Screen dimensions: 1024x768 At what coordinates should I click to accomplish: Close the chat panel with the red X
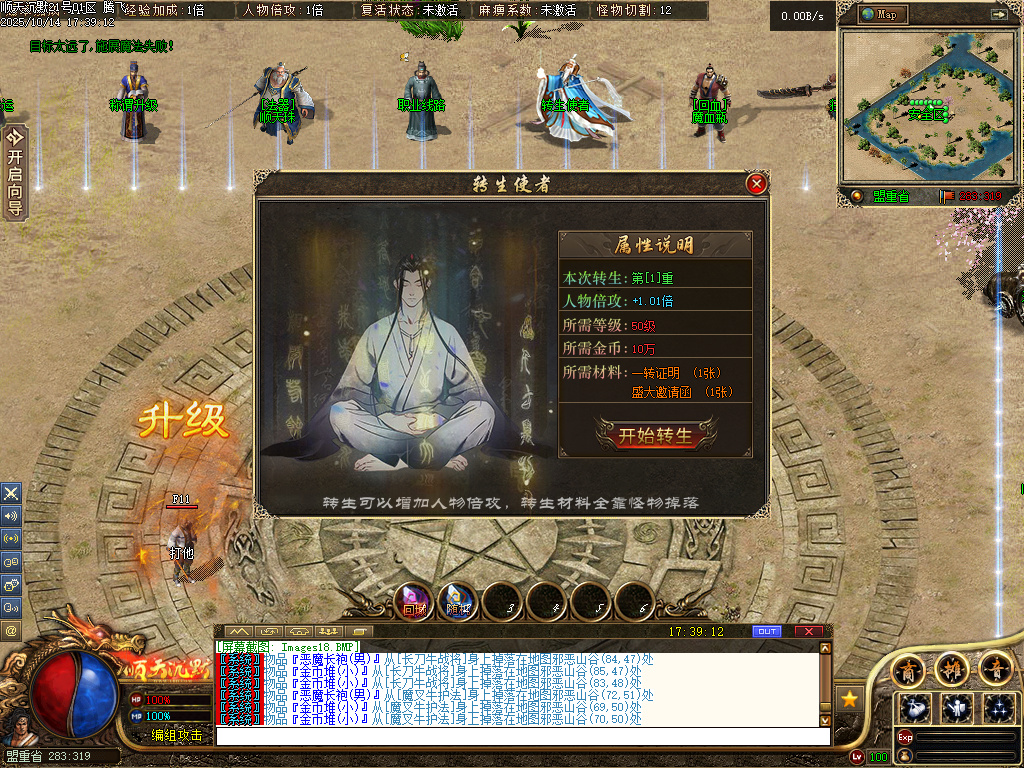[808, 632]
